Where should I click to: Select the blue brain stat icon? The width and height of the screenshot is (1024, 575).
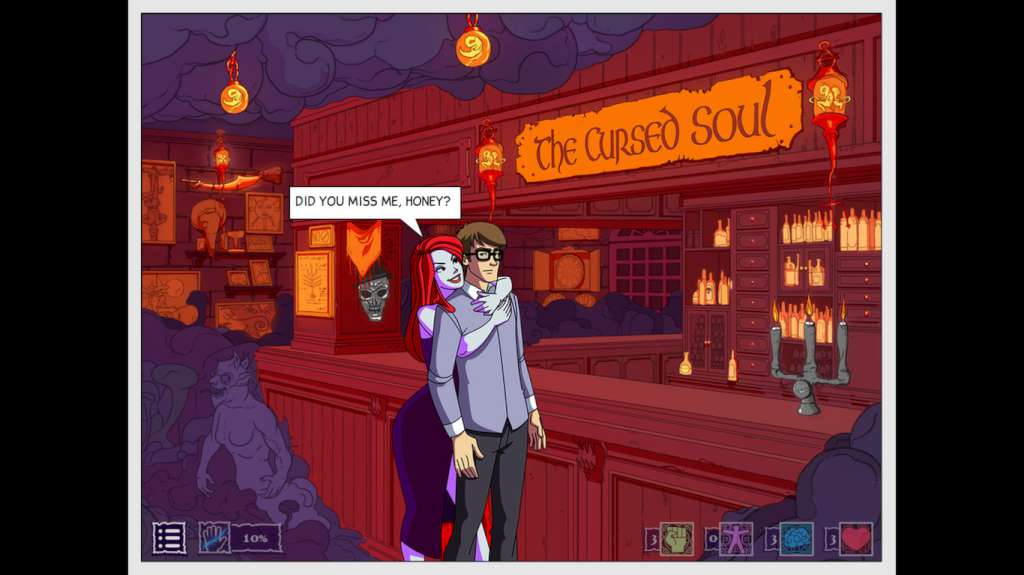(796, 539)
